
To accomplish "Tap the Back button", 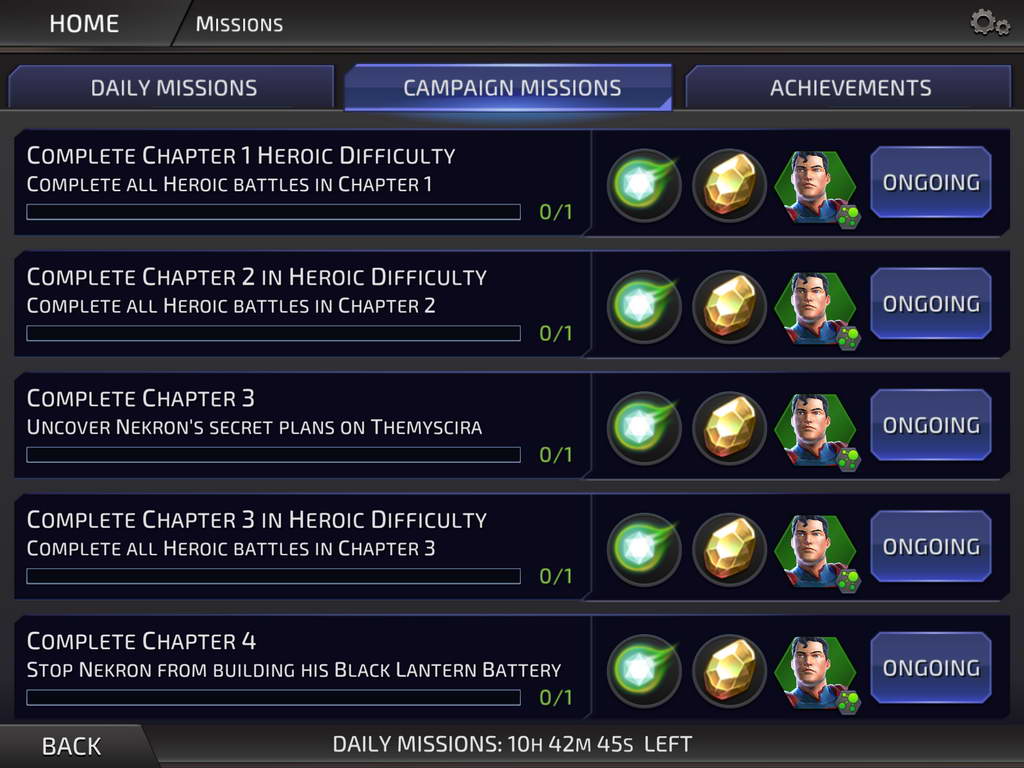I will tap(71, 746).
